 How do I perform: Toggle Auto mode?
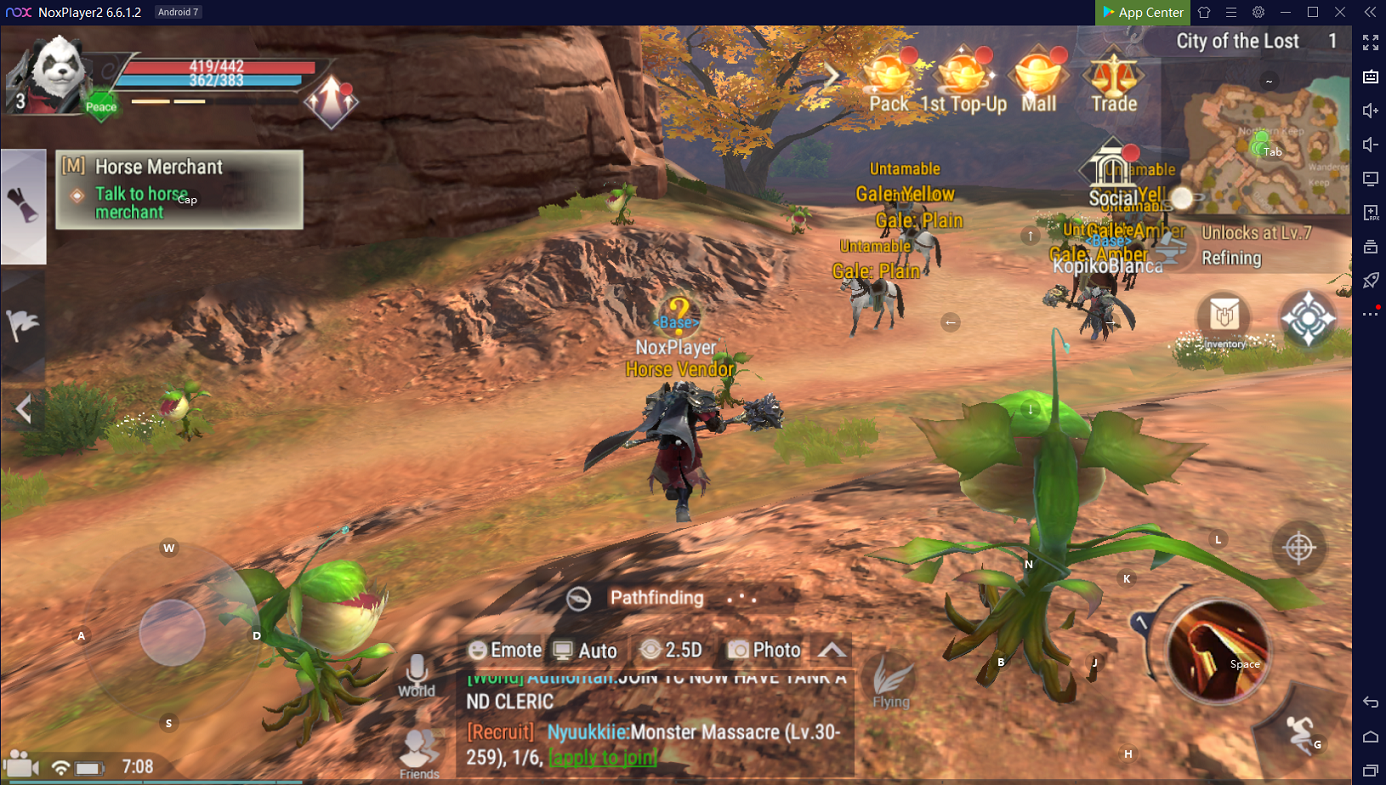pyautogui.click(x=585, y=650)
